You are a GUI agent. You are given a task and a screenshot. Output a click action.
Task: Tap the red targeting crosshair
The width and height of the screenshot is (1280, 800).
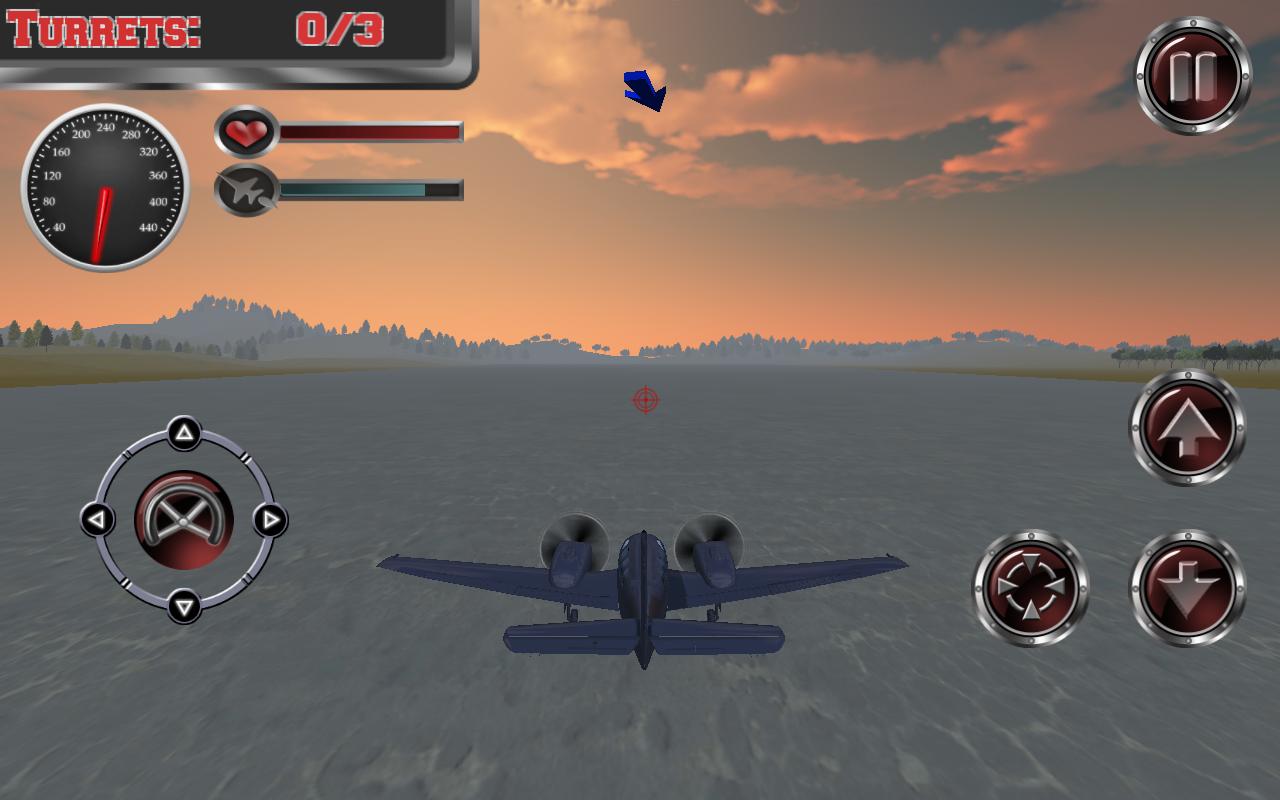pyautogui.click(x=646, y=399)
